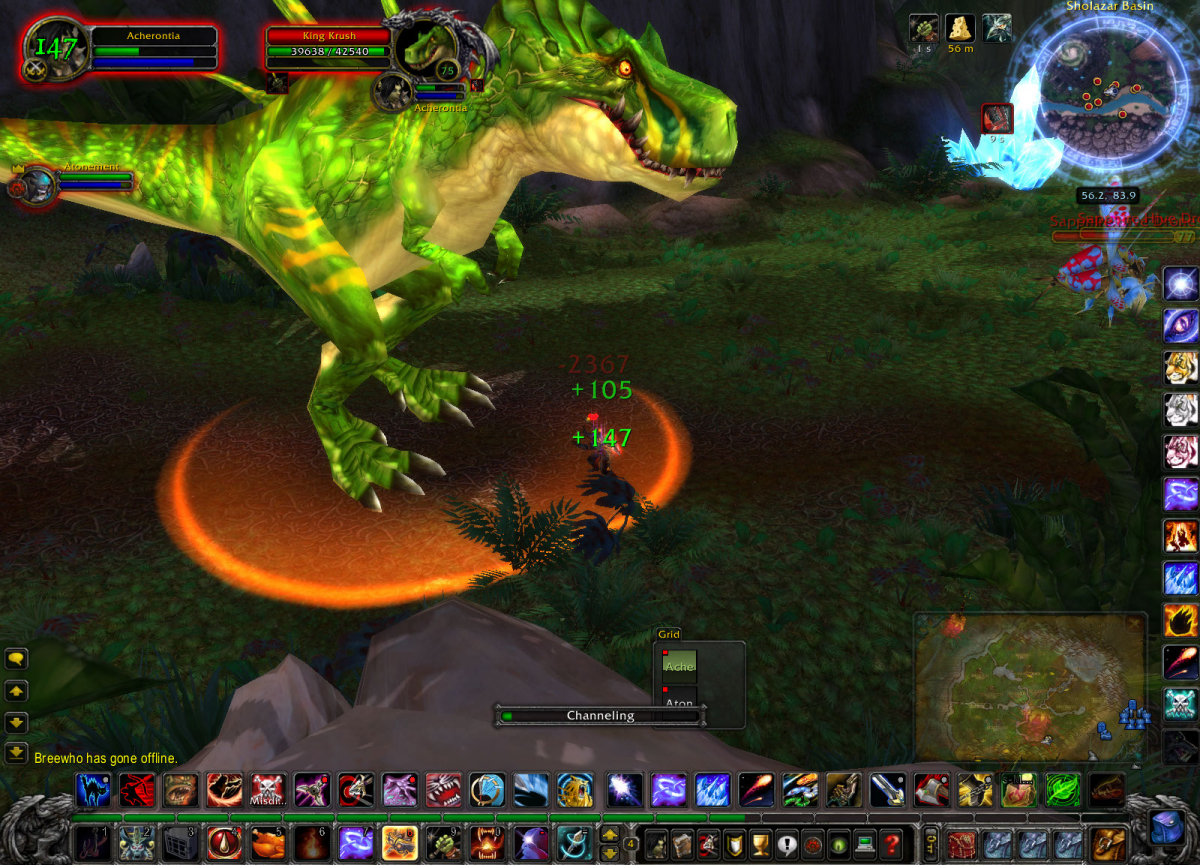This screenshot has height=865, width=1200.
Task: Click the cheese food buff icon
Action: coord(961,28)
